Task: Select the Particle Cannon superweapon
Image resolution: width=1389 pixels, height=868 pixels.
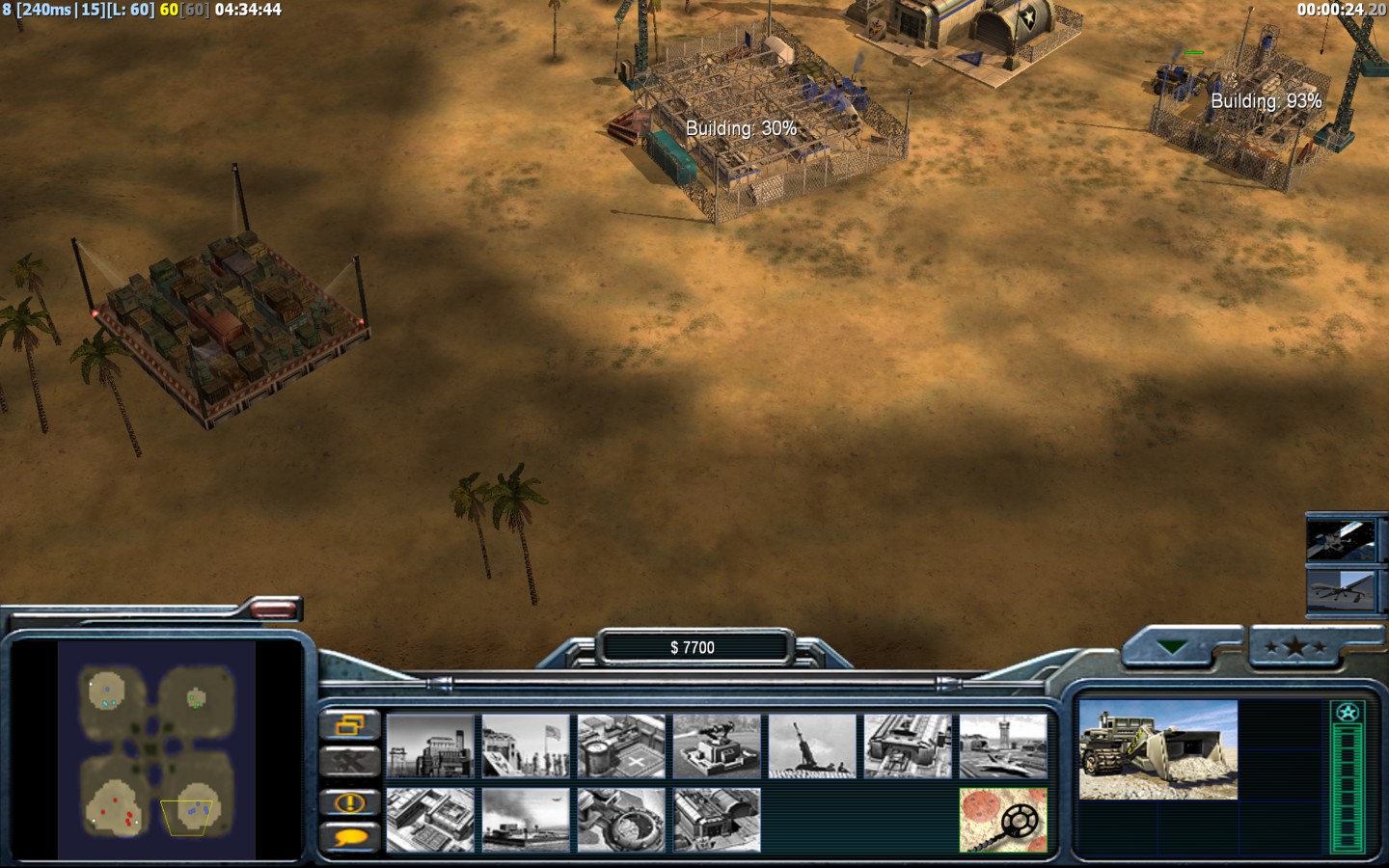Action: pos(621,820)
